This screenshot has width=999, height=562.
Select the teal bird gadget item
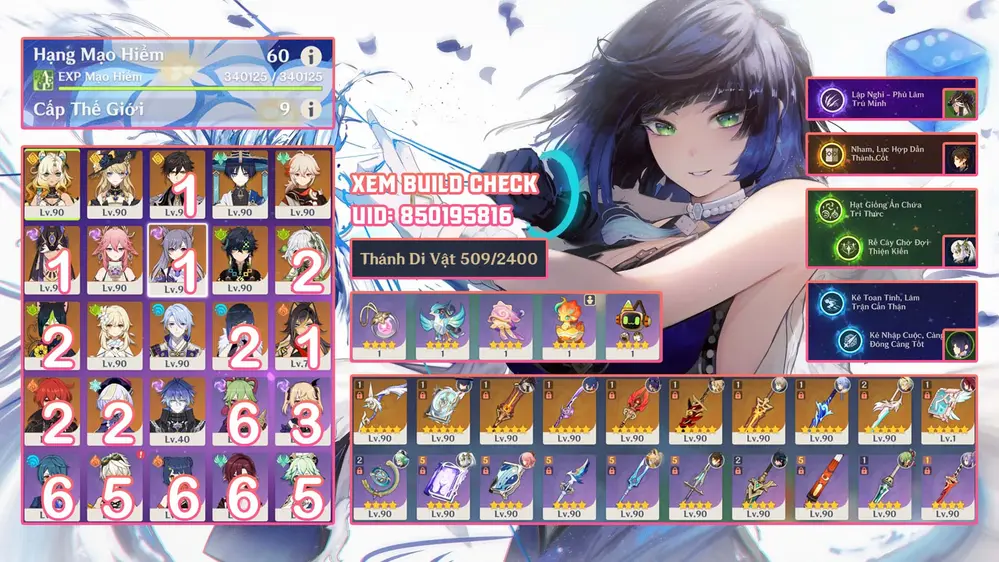point(442,326)
